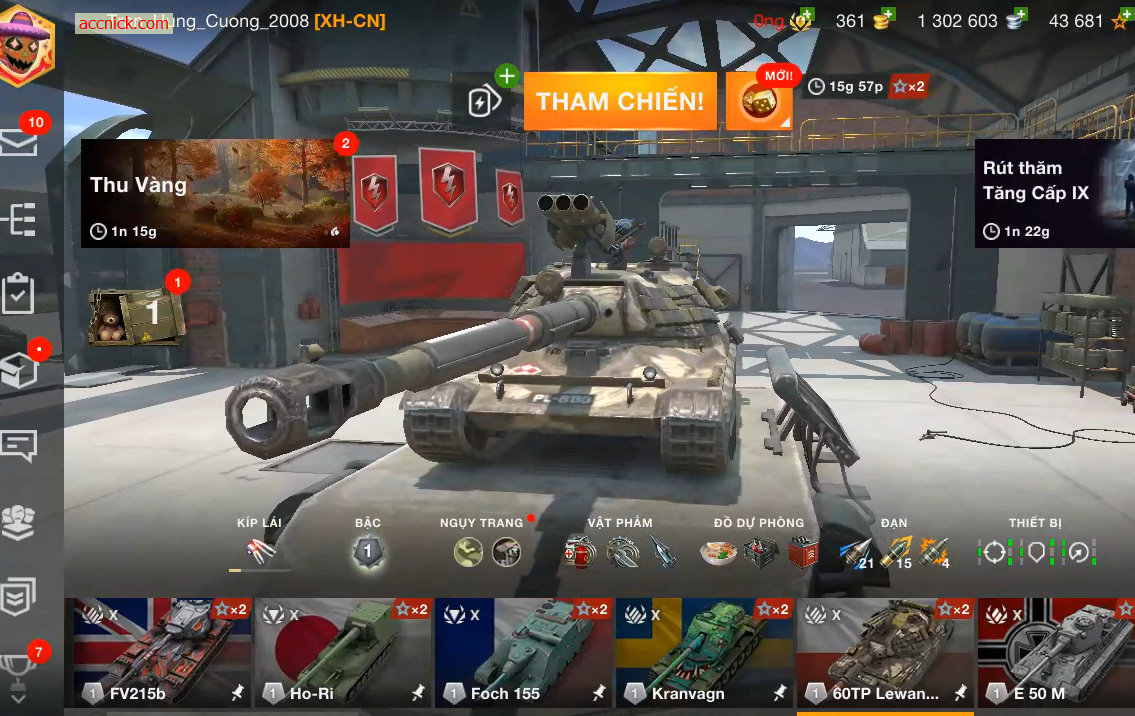Choose the Foch 155 tank

522,653
